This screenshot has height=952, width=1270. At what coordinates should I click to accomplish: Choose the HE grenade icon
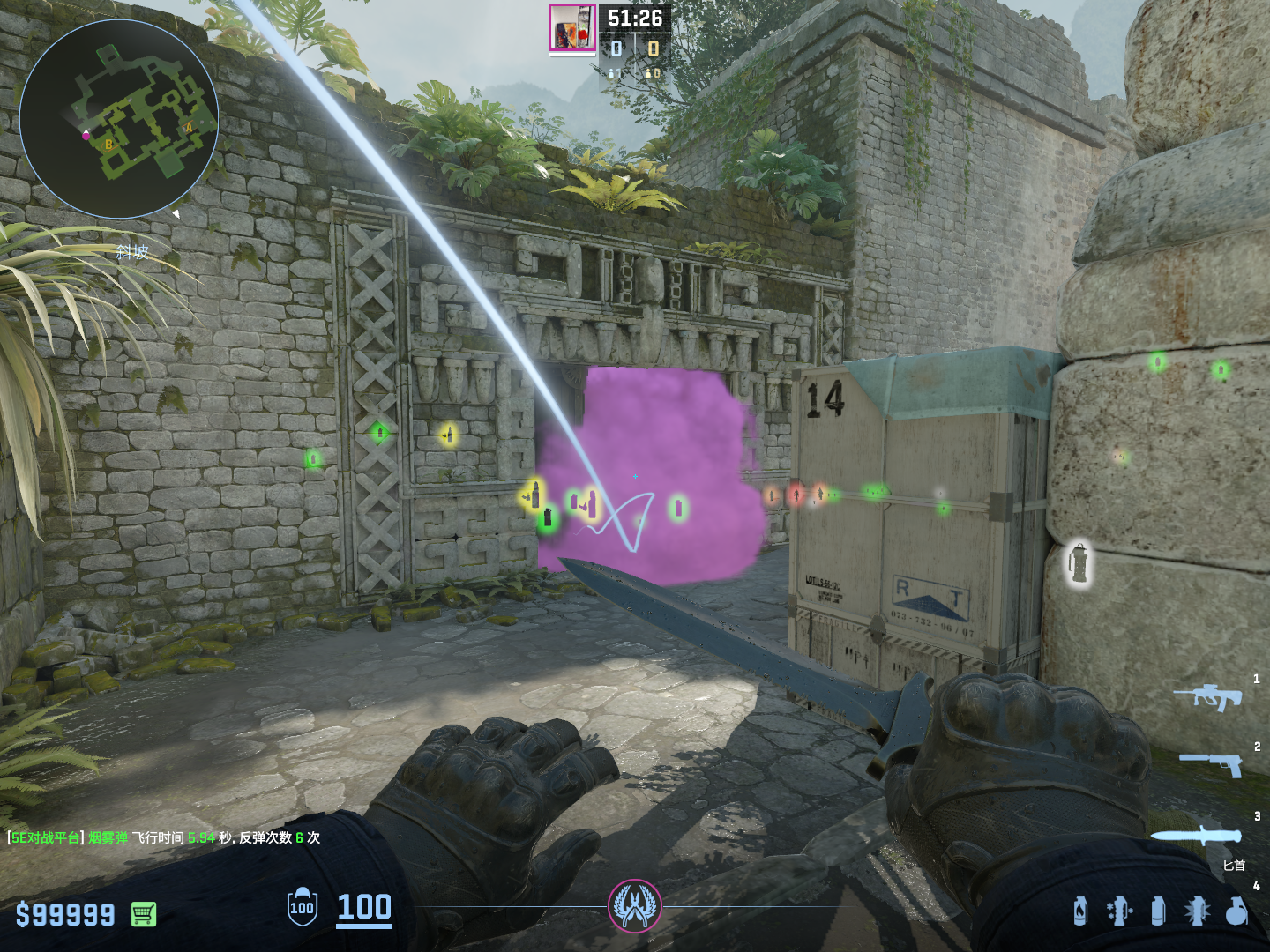(x=1236, y=911)
